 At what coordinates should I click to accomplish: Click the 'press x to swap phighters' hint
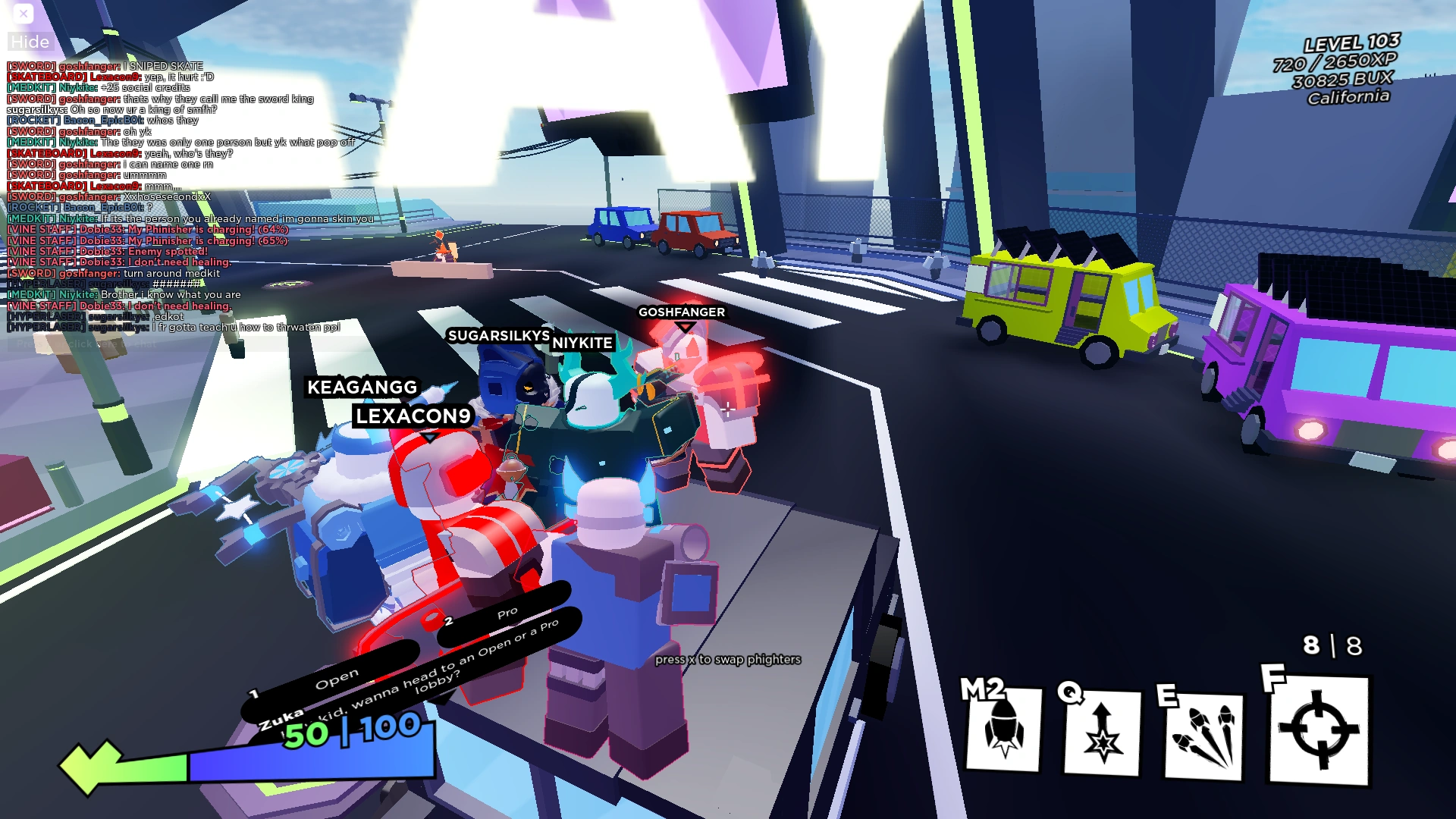[x=727, y=660]
